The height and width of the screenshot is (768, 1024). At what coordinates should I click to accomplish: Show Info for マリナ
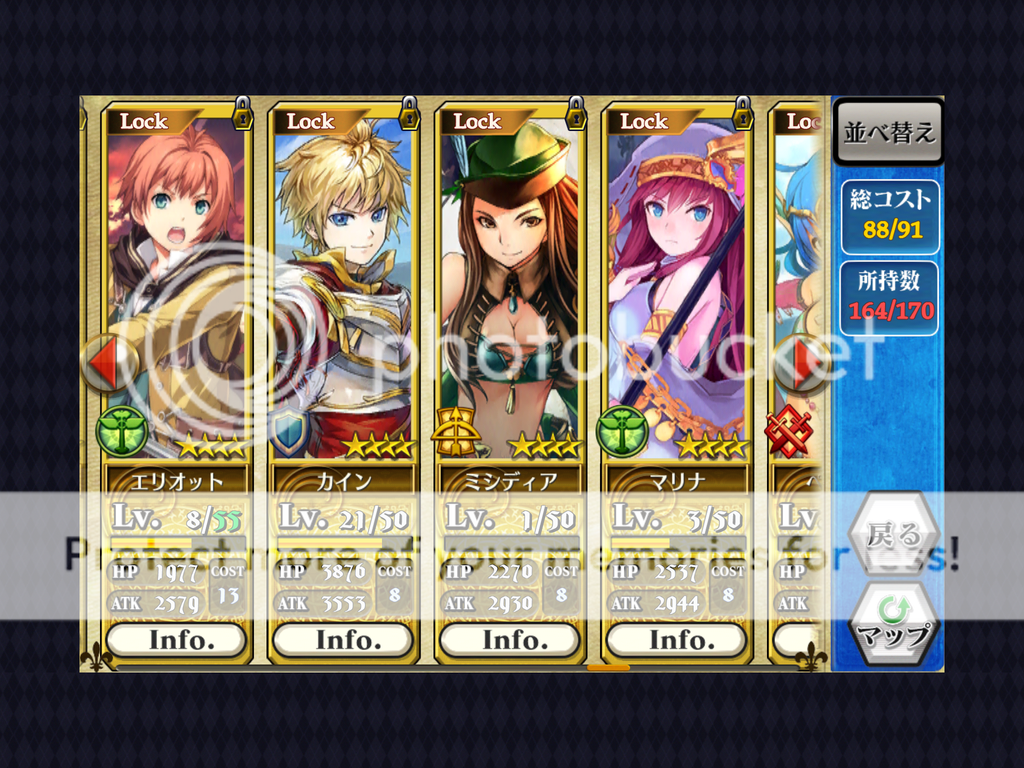[677, 640]
